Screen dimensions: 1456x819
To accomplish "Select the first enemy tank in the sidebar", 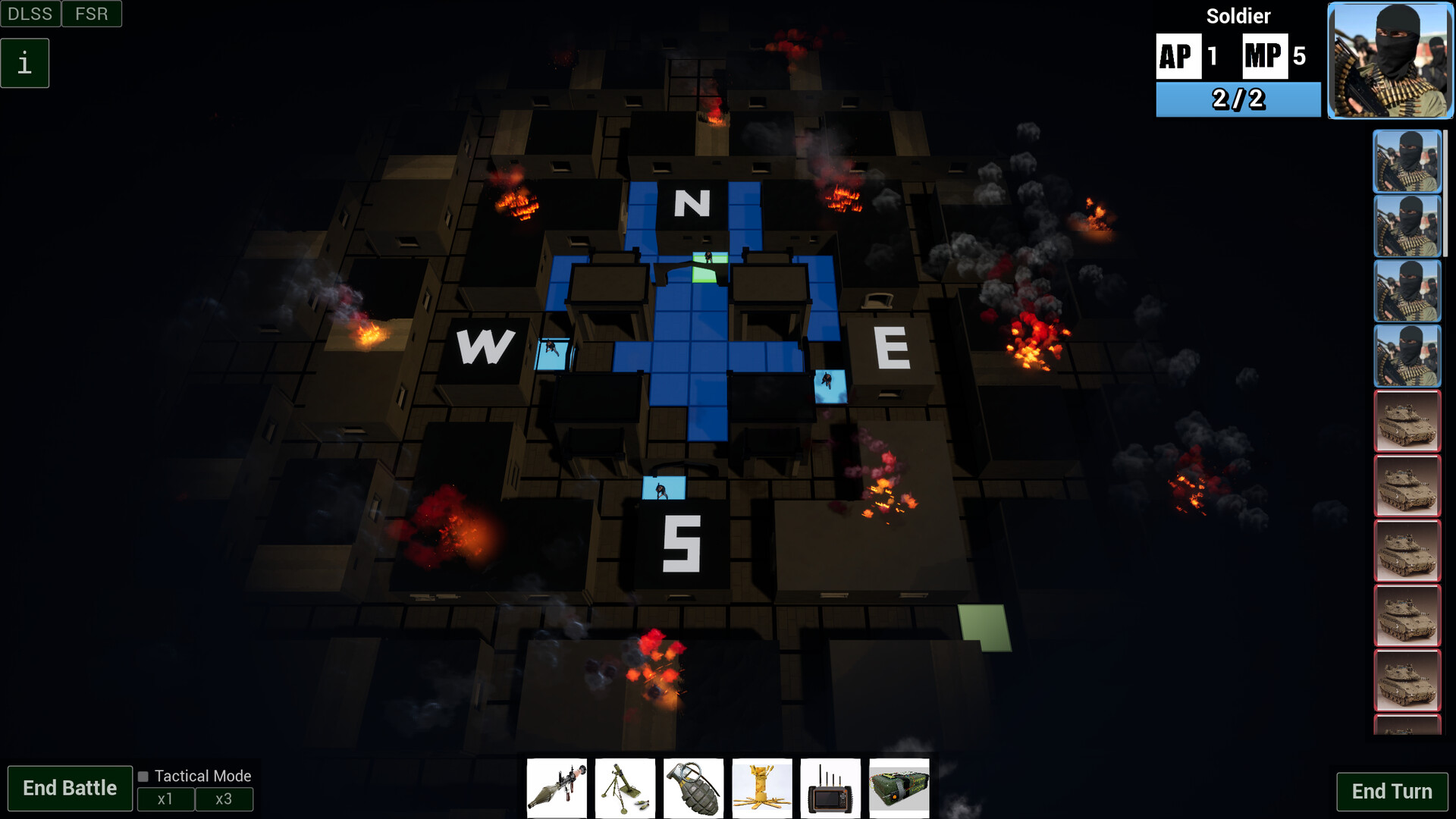I will [1407, 422].
